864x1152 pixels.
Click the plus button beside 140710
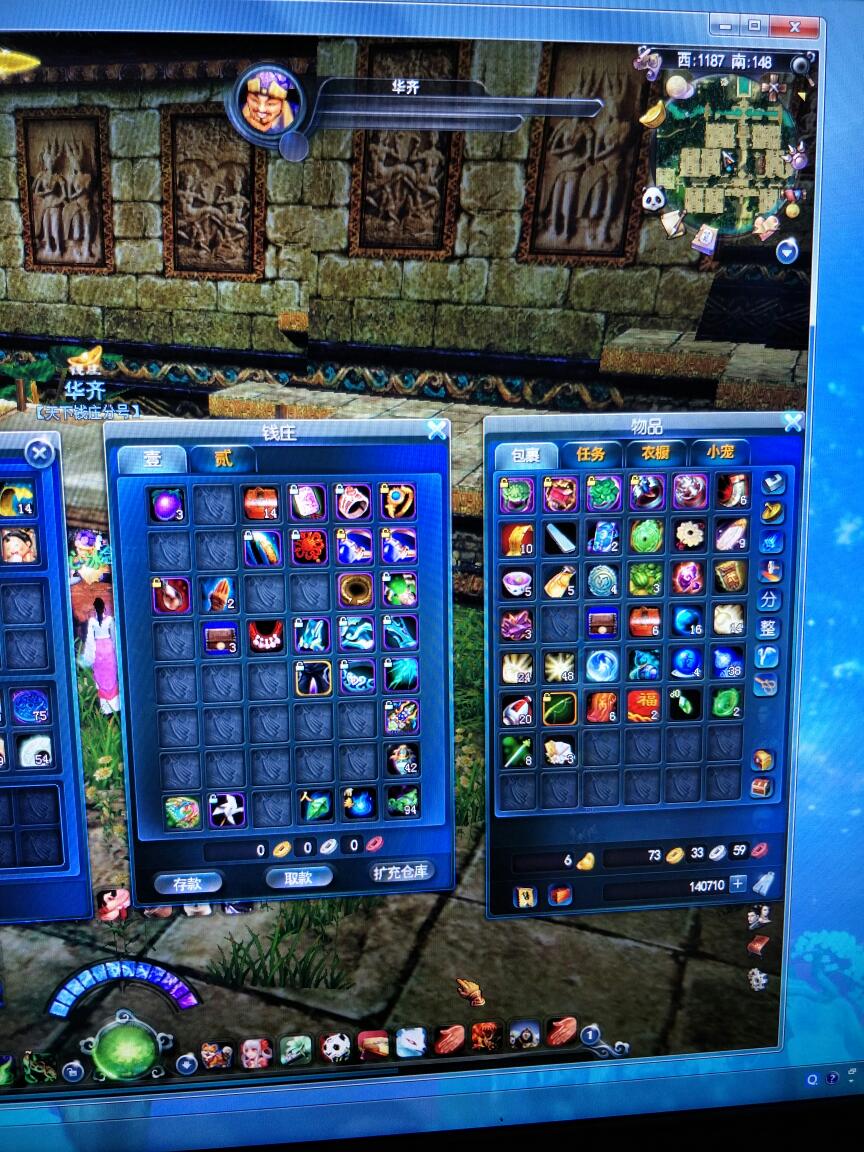click(738, 883)
